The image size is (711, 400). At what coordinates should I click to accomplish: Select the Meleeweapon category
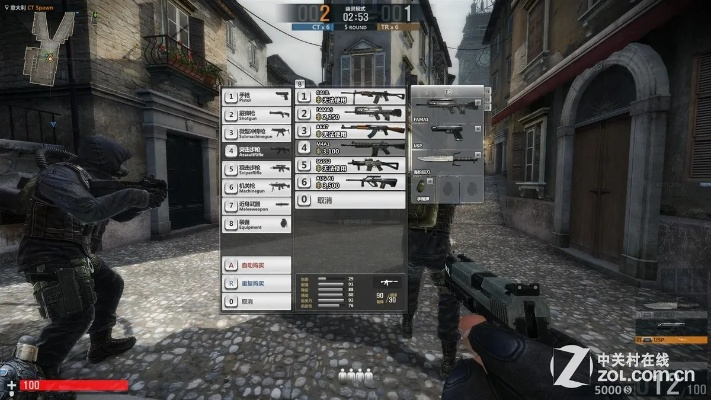tap(257, 205)
